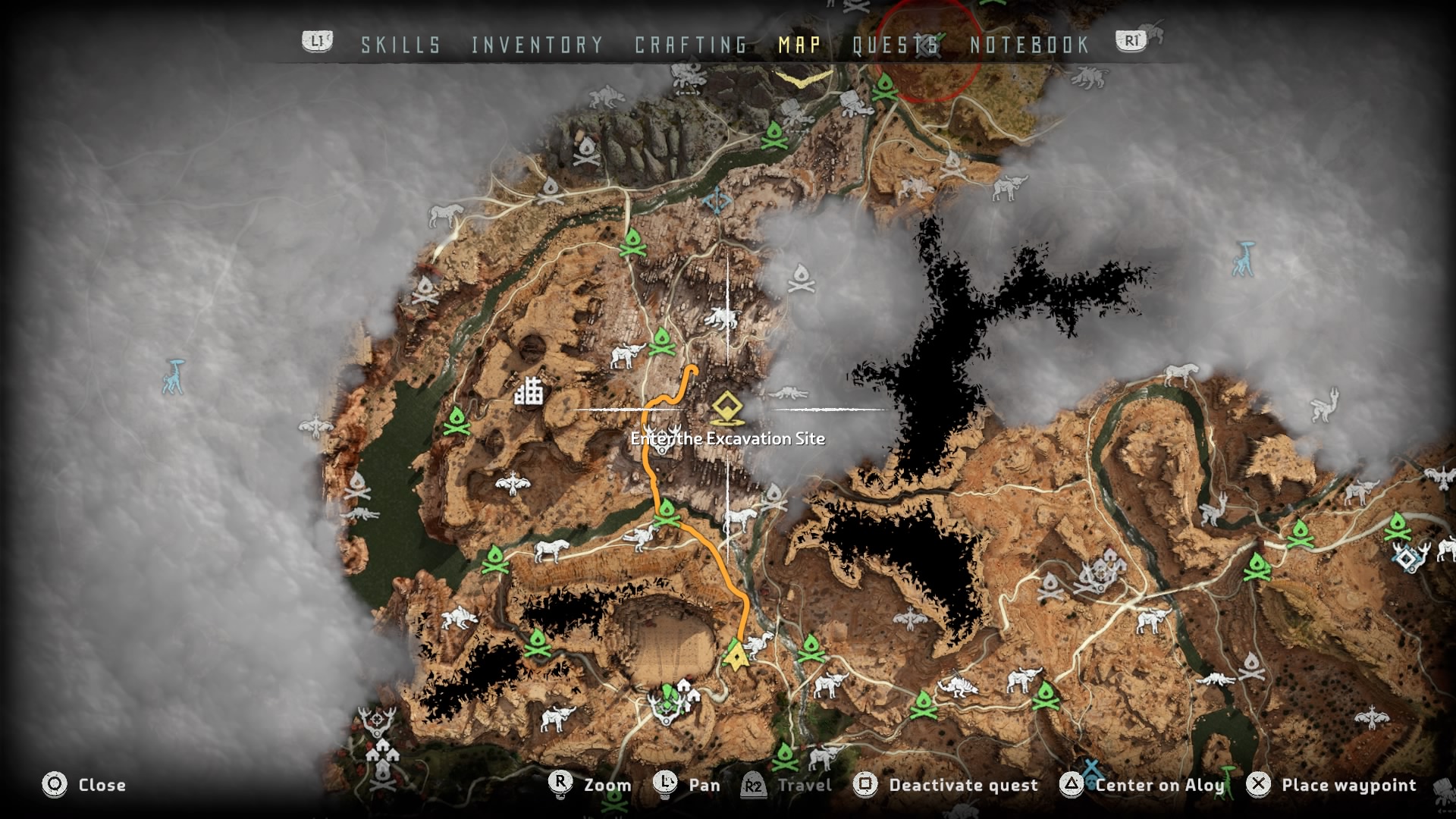
Task: Switch to the Skills tab
Action: coord(400,45)
